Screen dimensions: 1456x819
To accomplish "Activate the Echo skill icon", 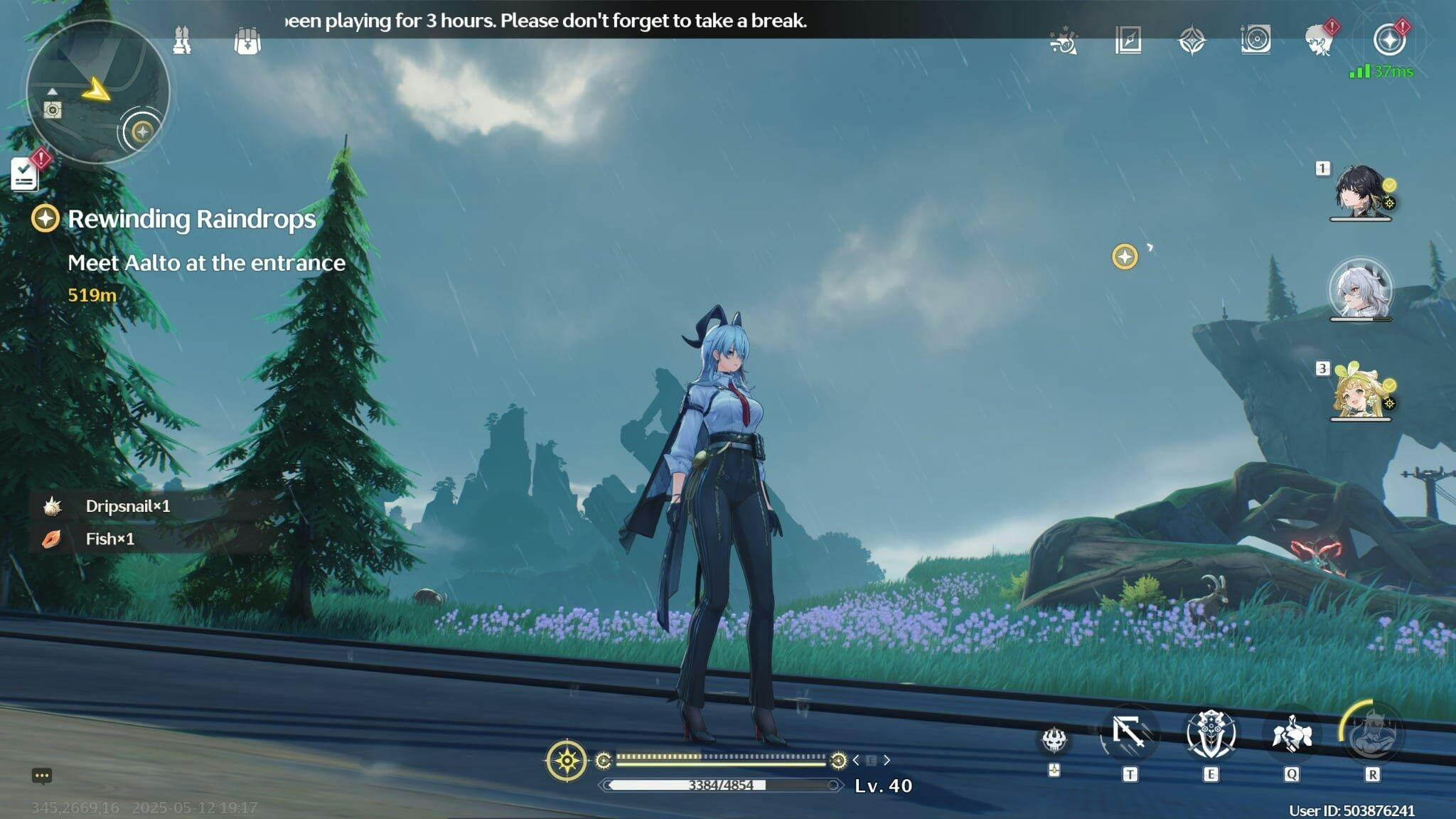I will click(x=1292, y=734).
